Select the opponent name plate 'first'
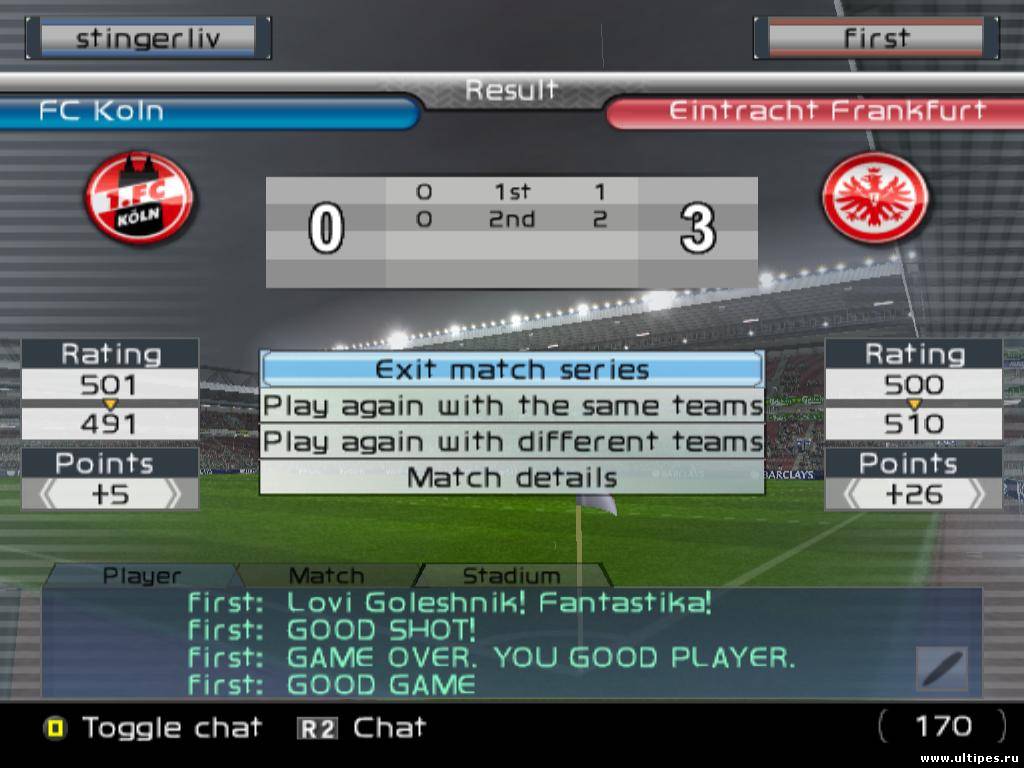 876,39
